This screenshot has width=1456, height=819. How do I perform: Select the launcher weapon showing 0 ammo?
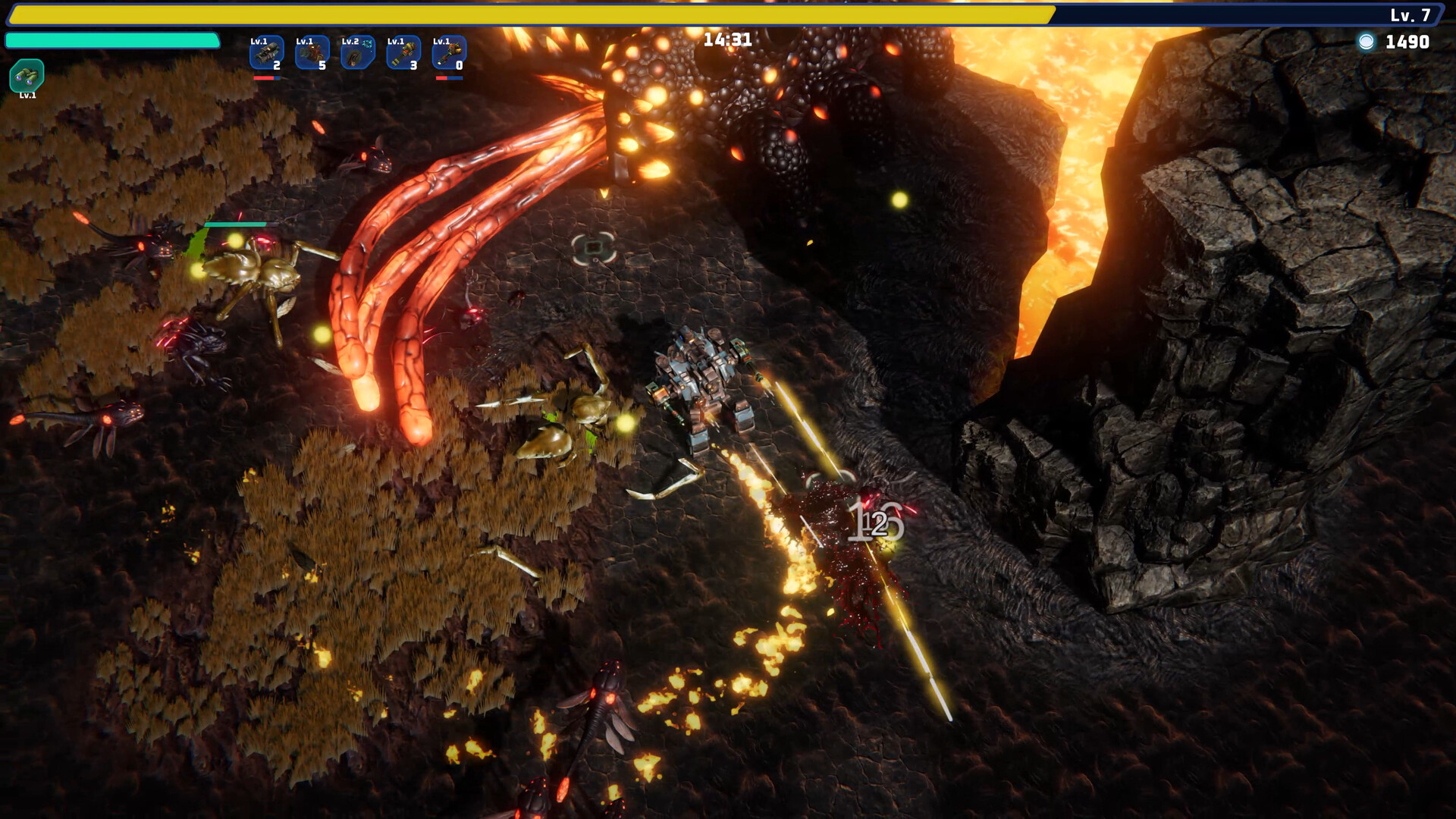449,53
